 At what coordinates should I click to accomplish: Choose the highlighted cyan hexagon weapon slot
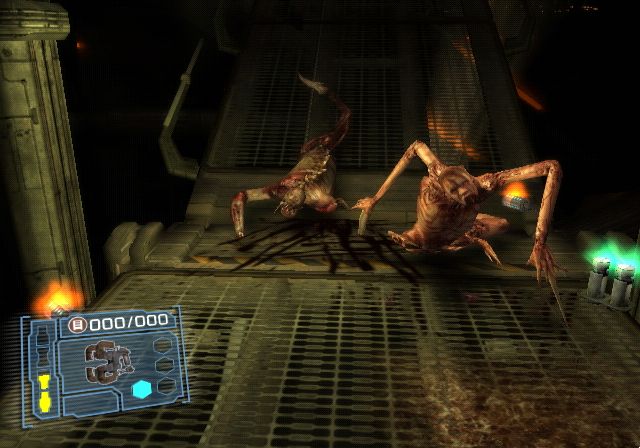[x=141, y=388]
